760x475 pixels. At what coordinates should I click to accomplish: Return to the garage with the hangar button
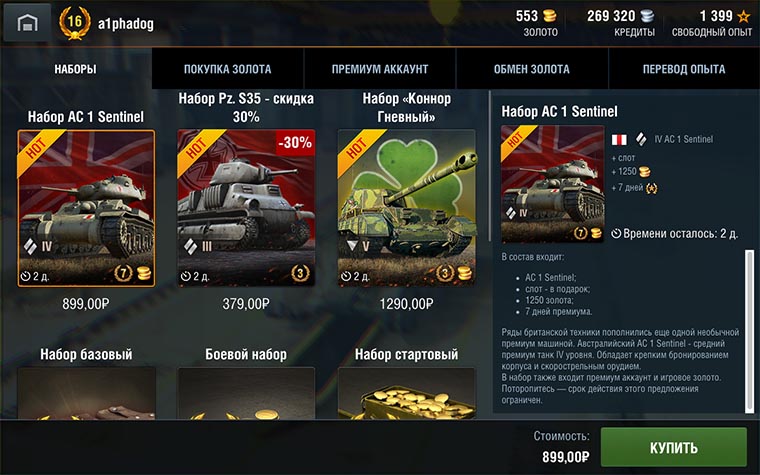coord(27,22)
